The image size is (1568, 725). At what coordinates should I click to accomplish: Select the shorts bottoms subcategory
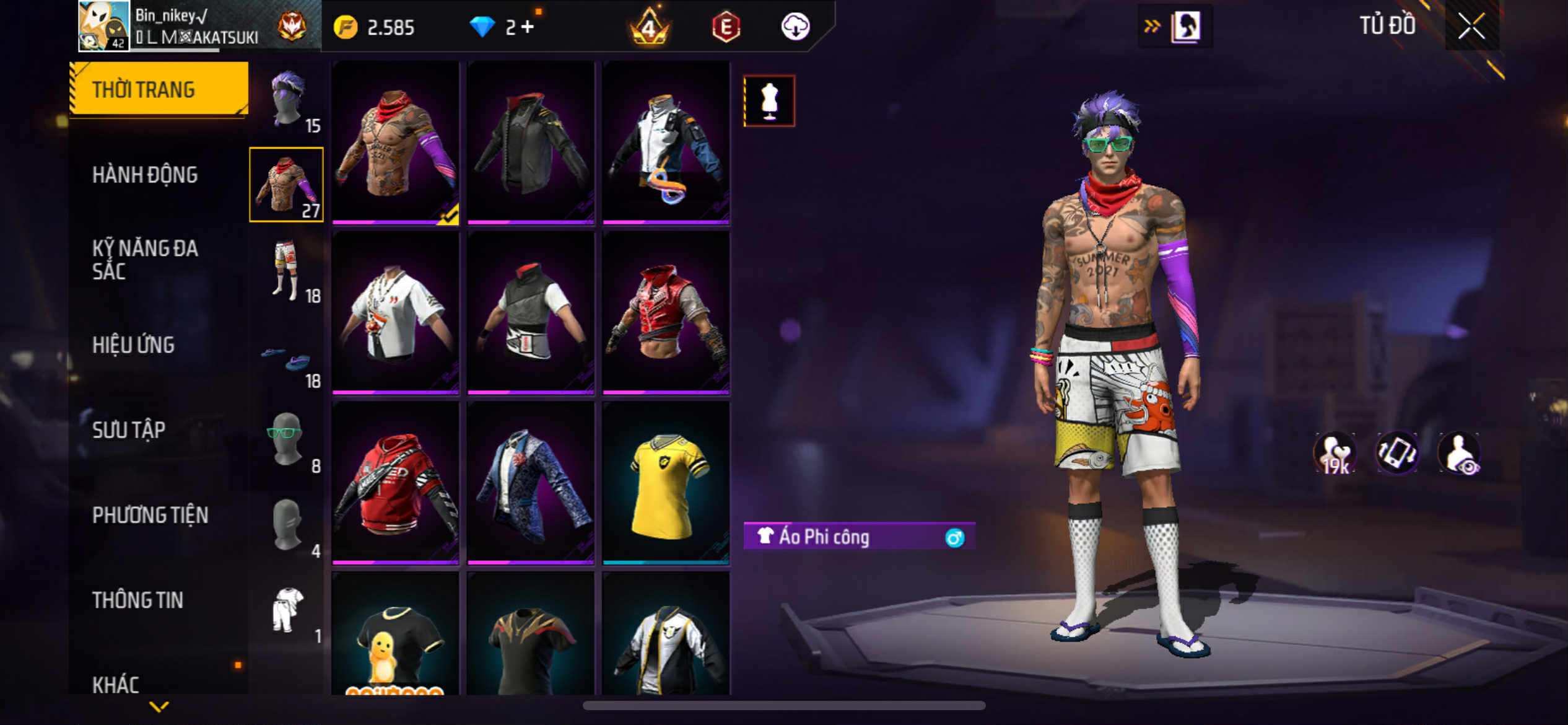(x=287, y=270)
